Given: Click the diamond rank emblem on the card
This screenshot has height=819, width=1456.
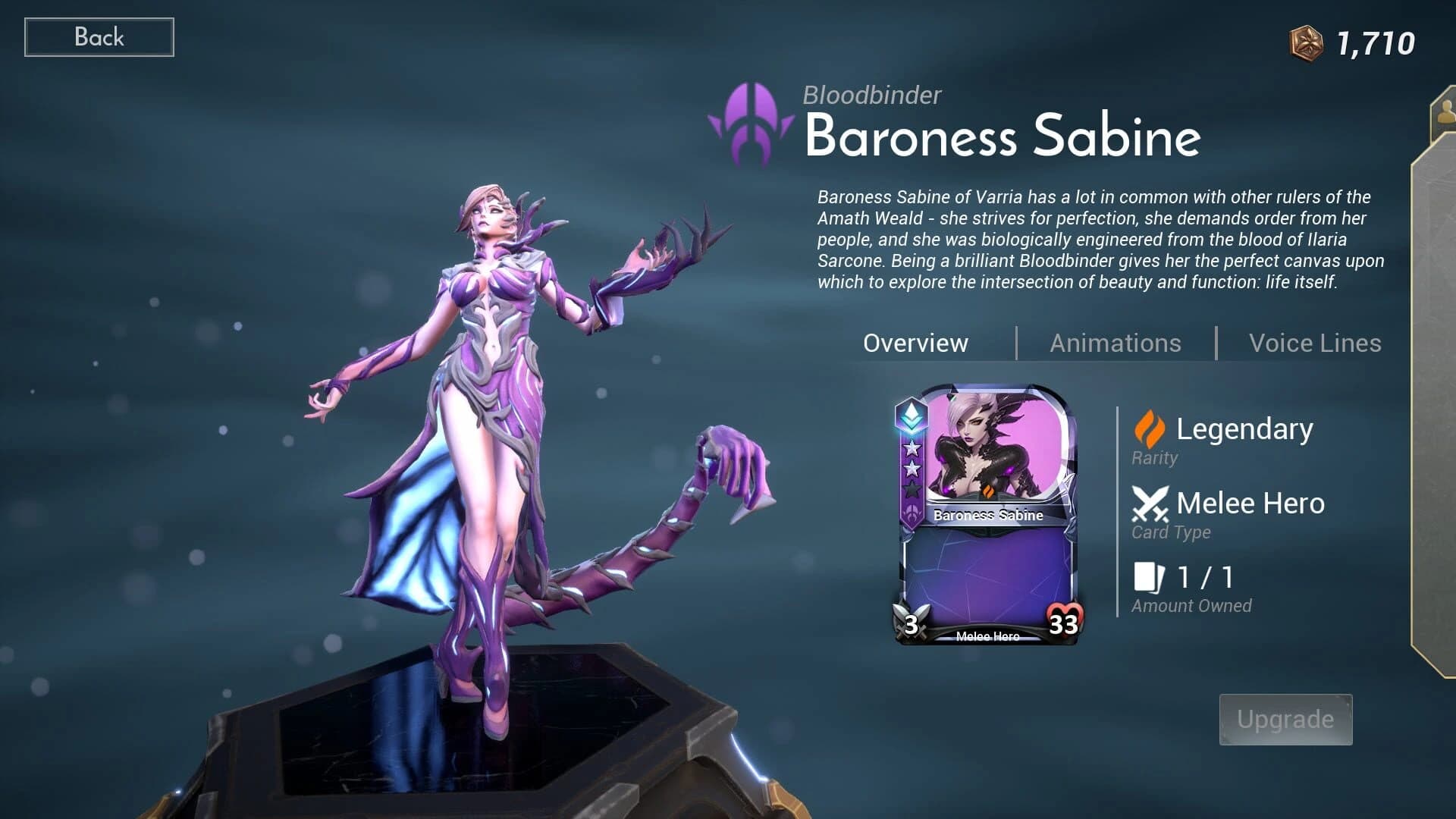Looking at the screenshot, I should pos(914,416).
